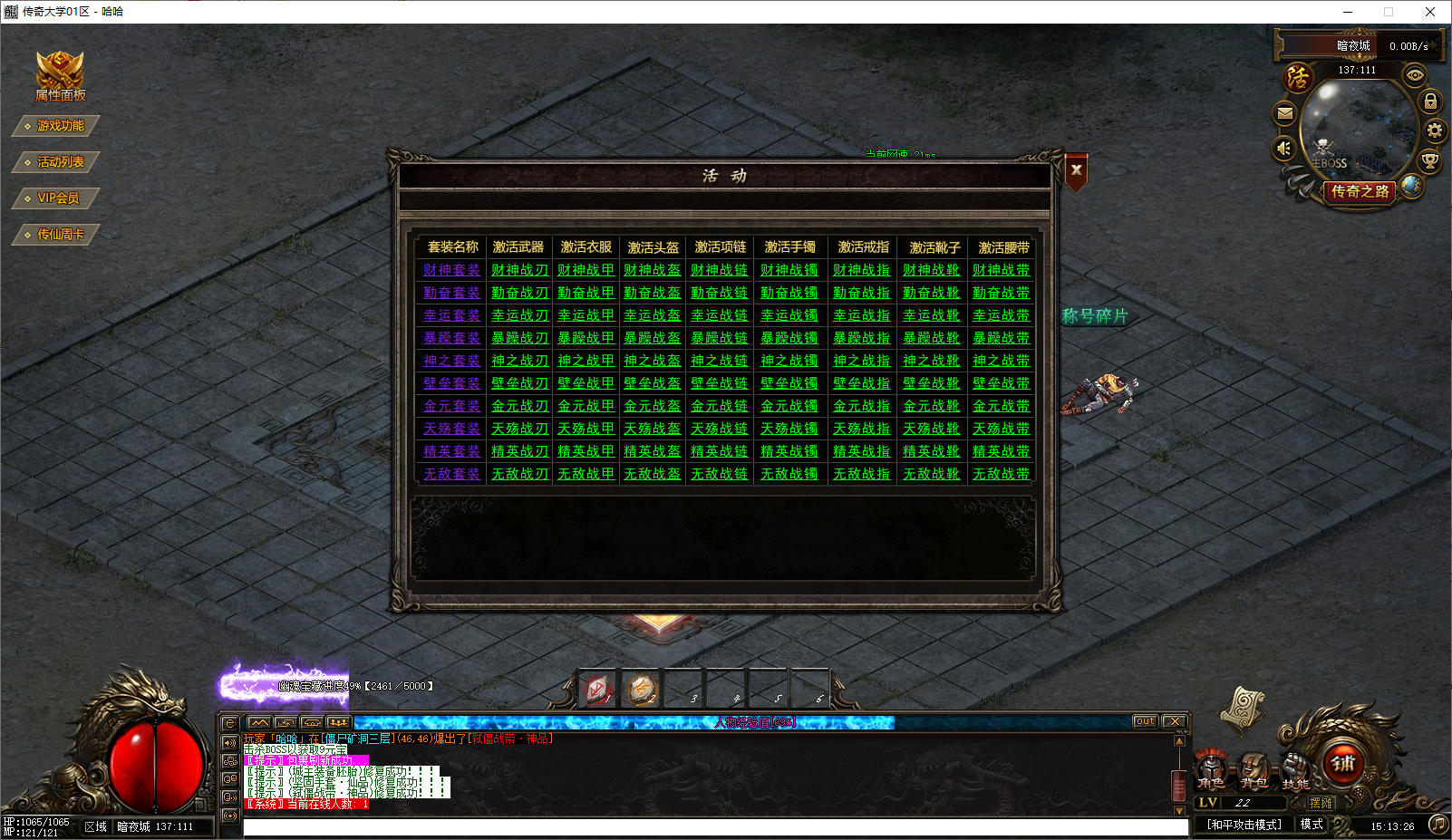Click the 无敌战刃 weapon link
Screen dimensions: 1452x840
pyautogui.click(x=519, y=474)
